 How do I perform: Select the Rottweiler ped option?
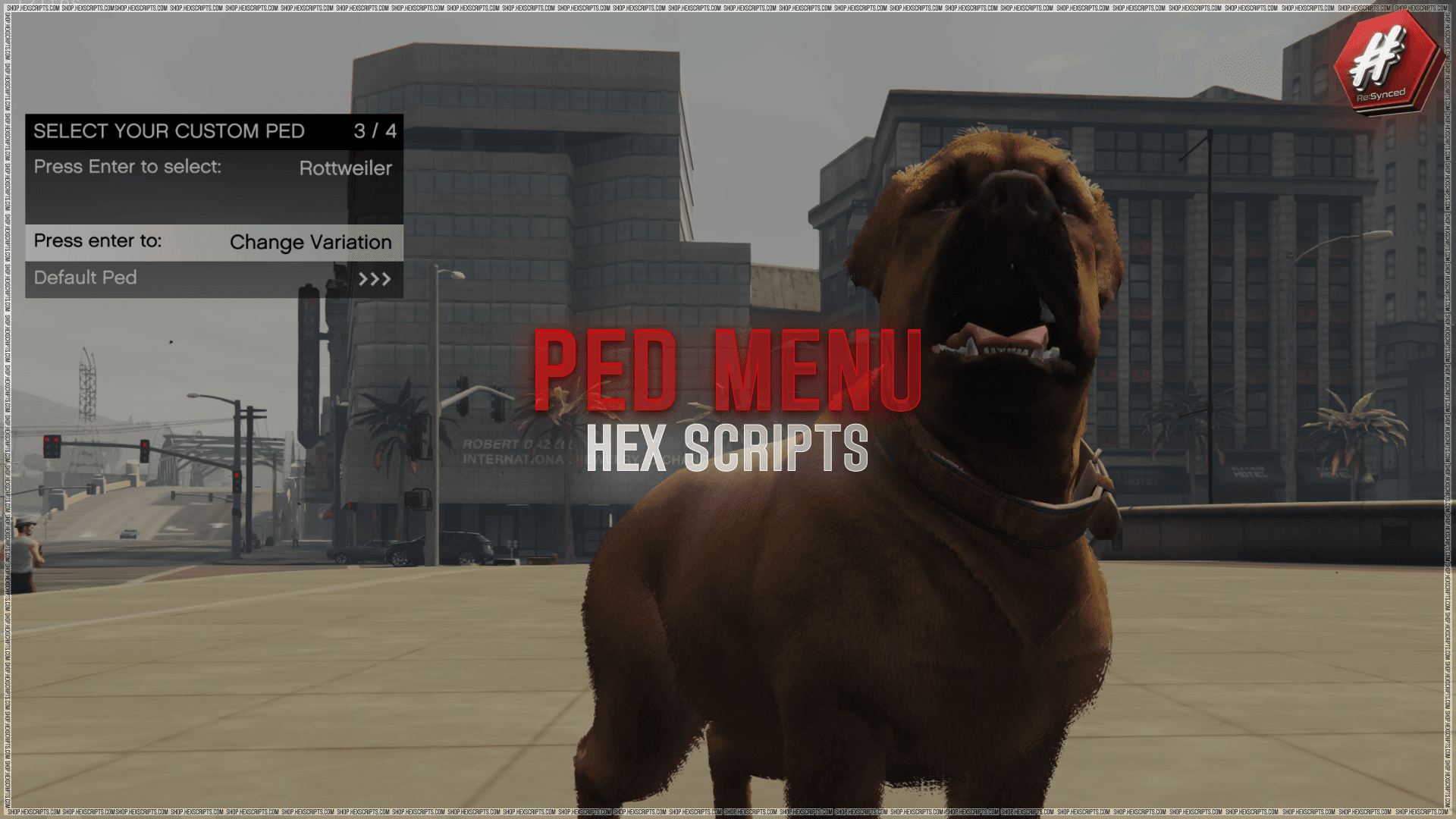point(346,168)
